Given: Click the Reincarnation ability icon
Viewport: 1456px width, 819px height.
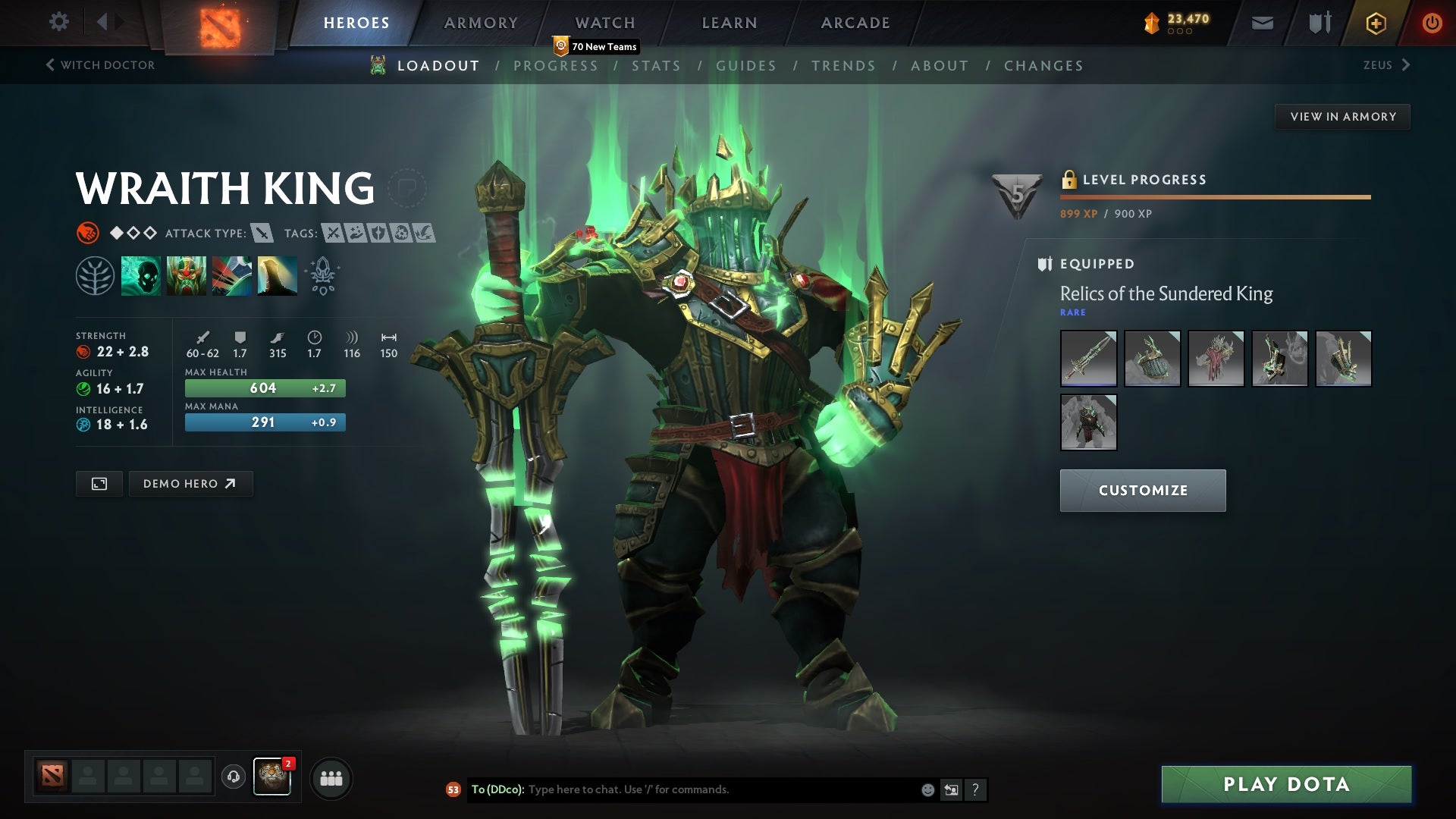Looking at the screenshot, I should tap(277, 275).
